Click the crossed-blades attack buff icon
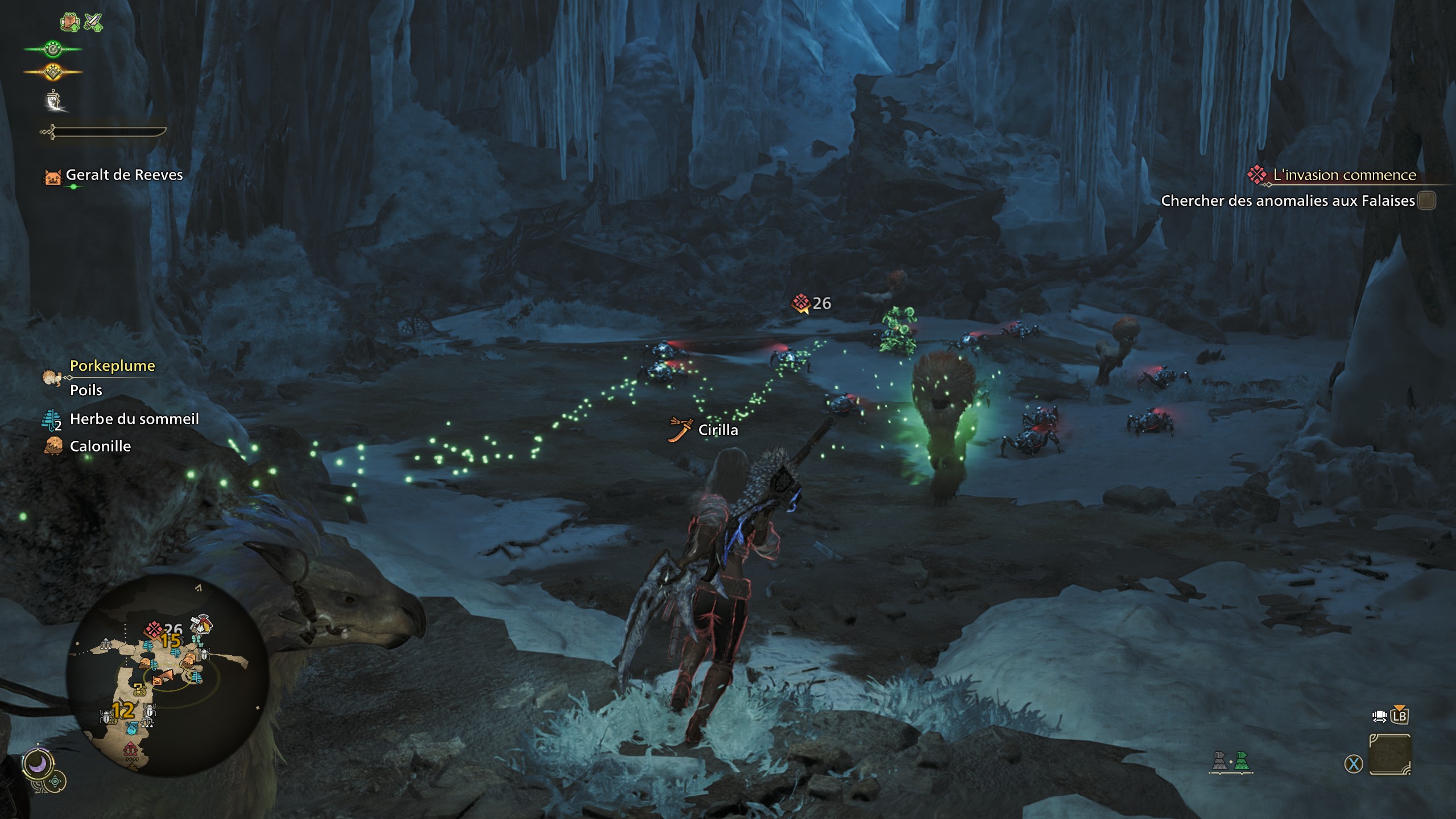This screenshot has width=1456, height=819. tap(93, 22)
